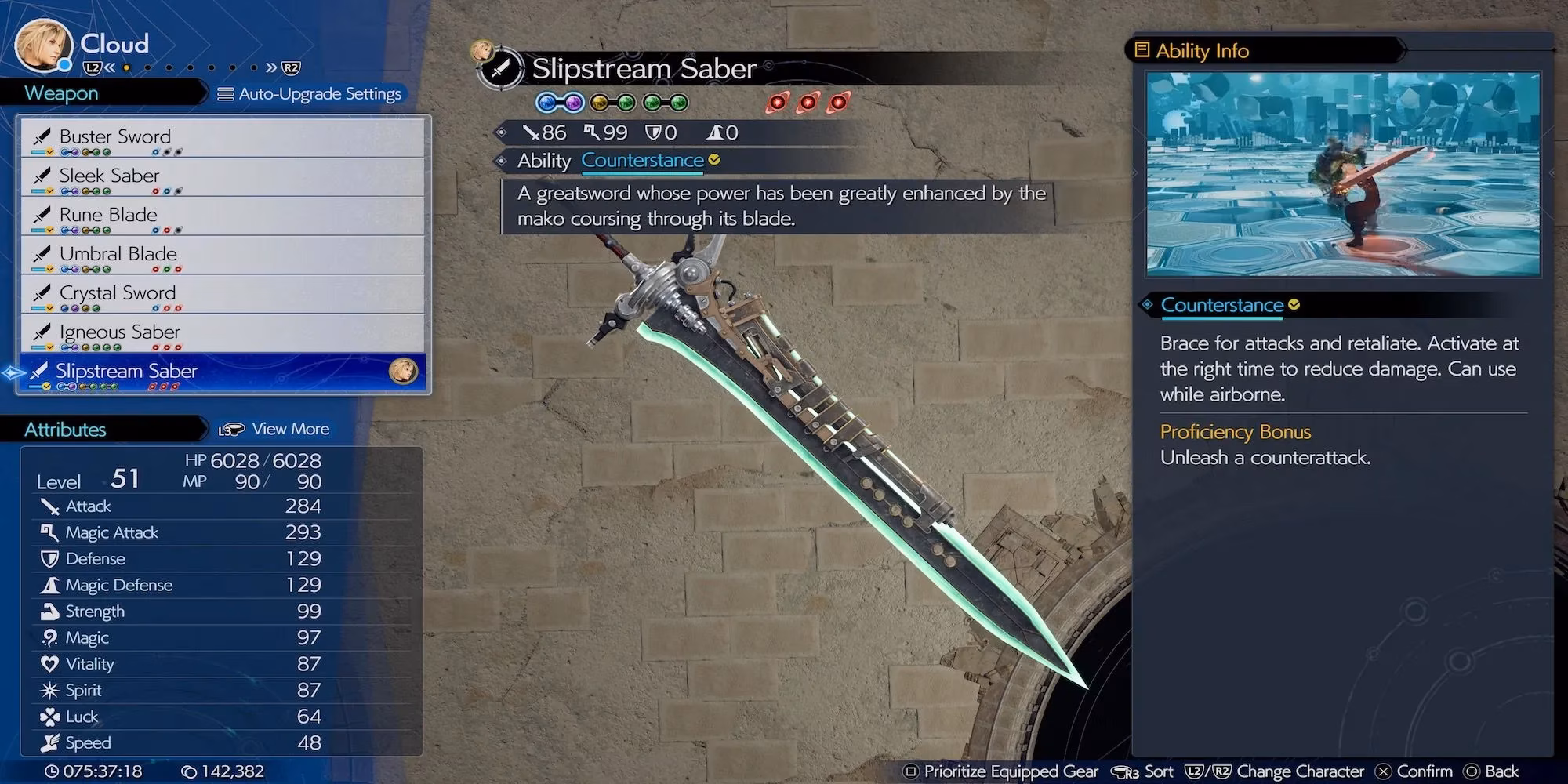Click the Magic Defense shield icon

(51, 585)
